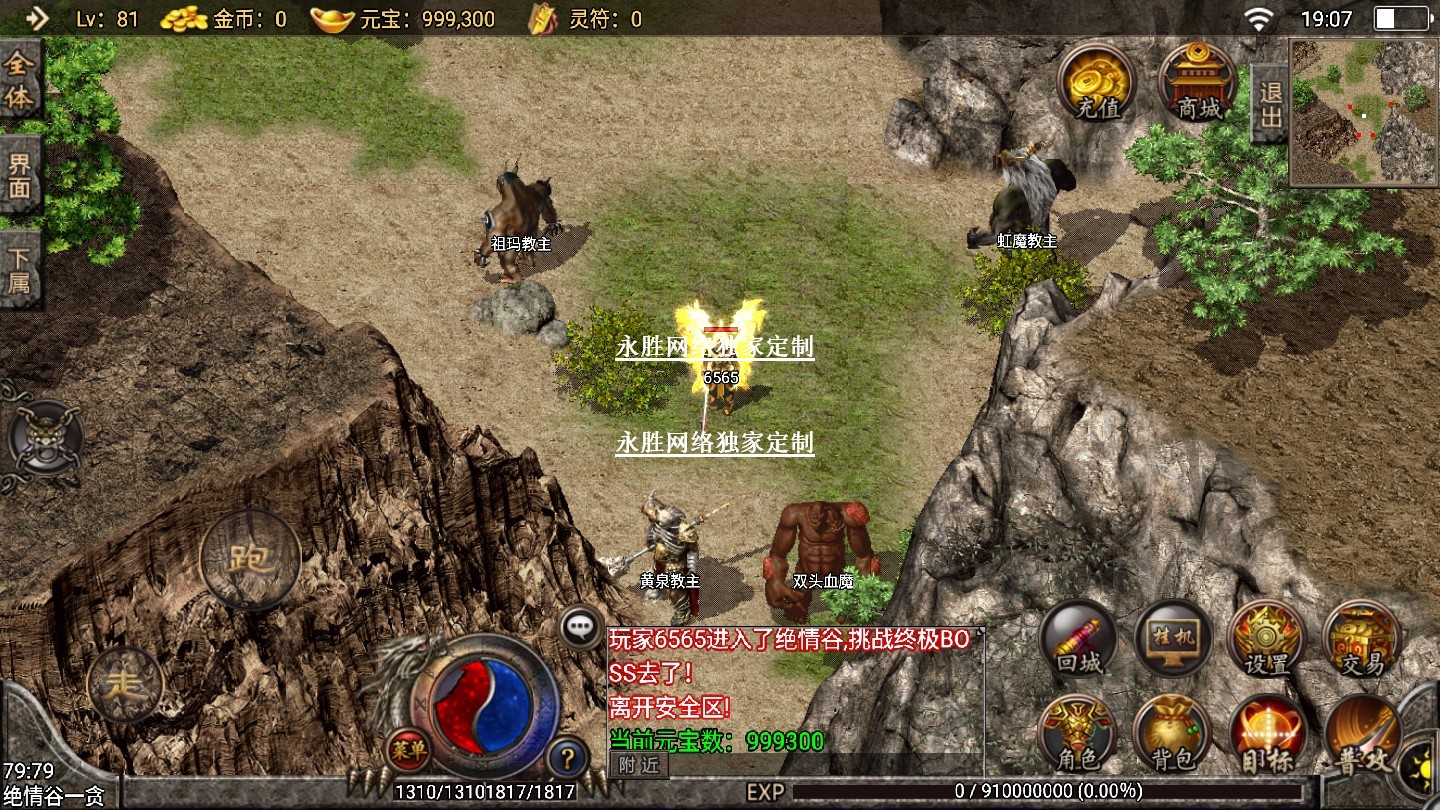1440x810 pixels.
Task: Switch to the 全体 tab
Action: (x=20, y=80)
